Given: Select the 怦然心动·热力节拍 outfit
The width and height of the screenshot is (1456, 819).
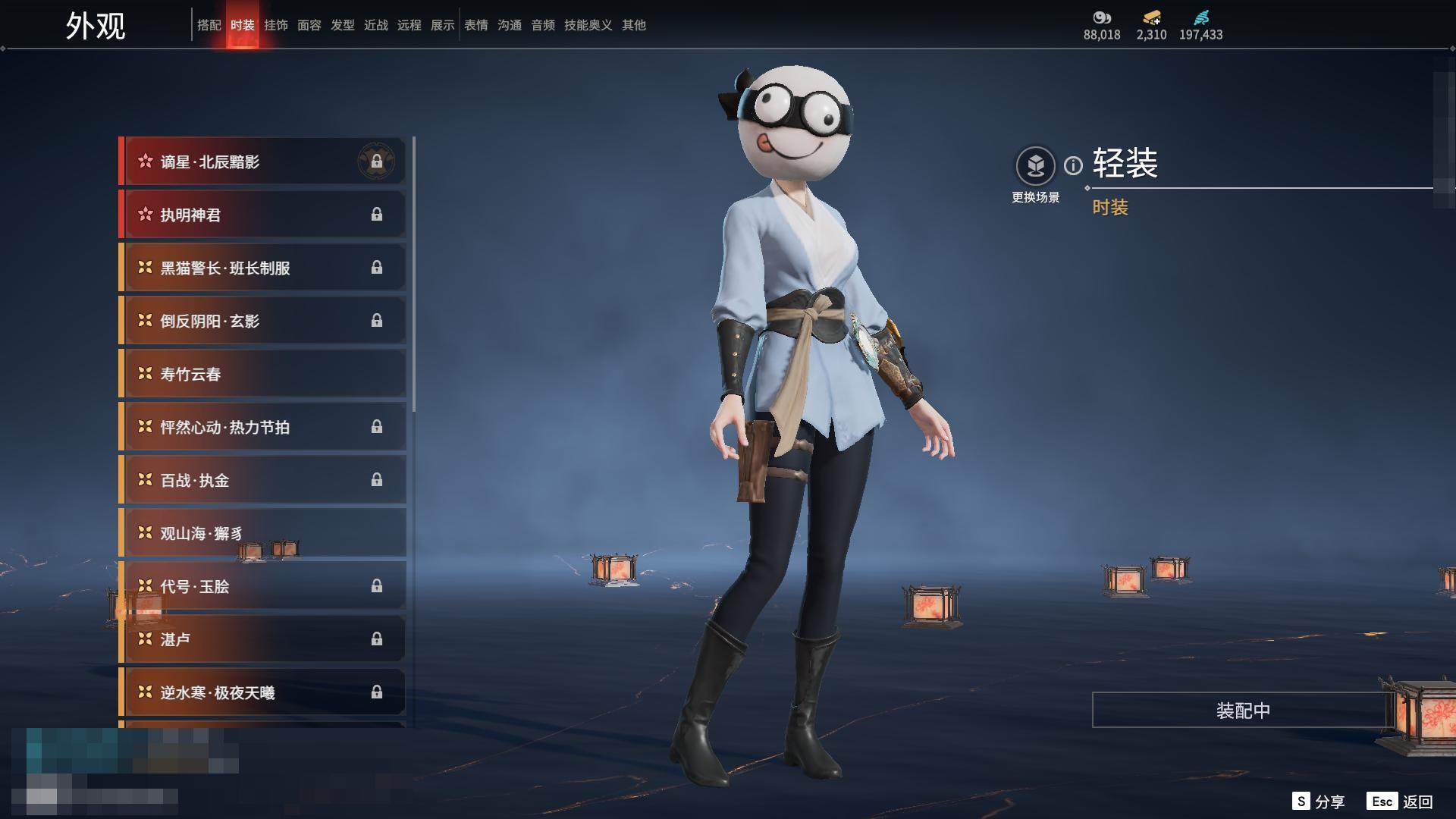Looking at the screenshot, I should (262, 427).
